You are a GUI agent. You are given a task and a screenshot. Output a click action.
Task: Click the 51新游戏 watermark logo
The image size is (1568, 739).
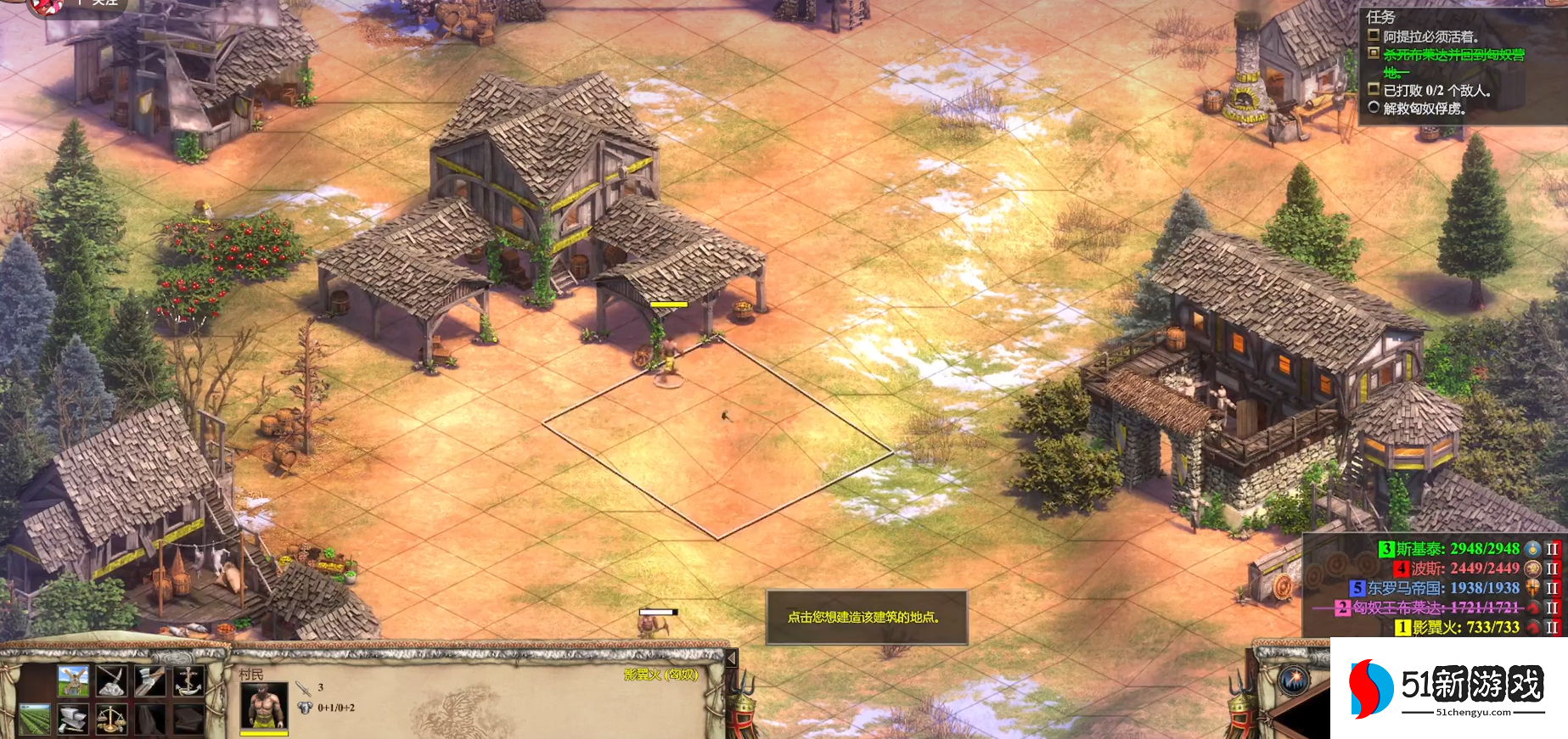(x=1448, y=687)
